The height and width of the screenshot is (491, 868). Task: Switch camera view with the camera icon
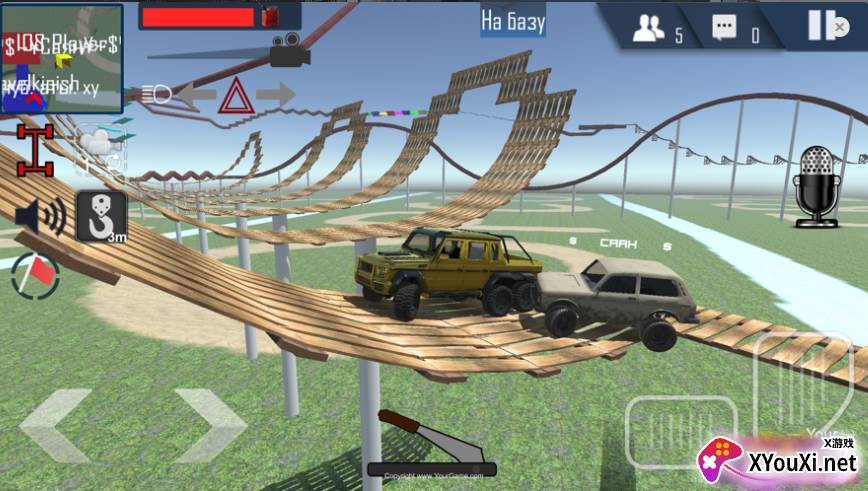click(x=289, y=51)
